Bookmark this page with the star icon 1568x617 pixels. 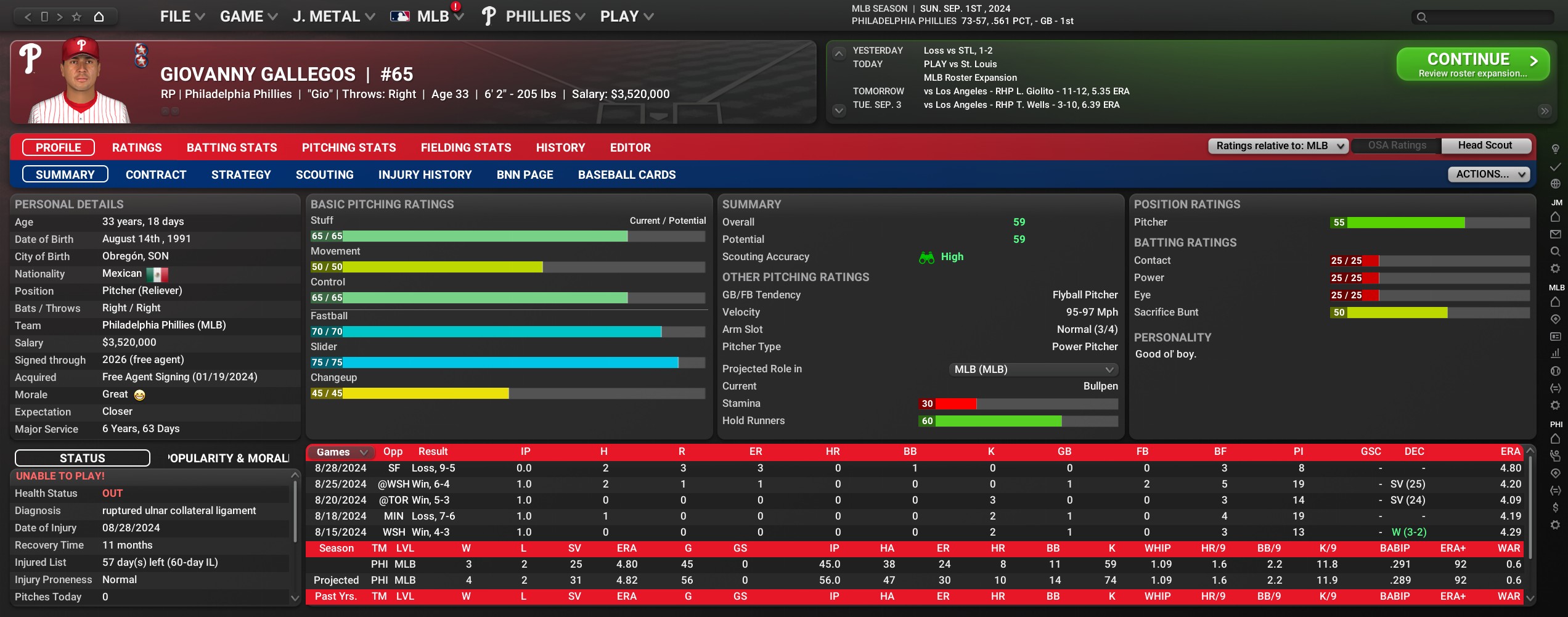76,17
